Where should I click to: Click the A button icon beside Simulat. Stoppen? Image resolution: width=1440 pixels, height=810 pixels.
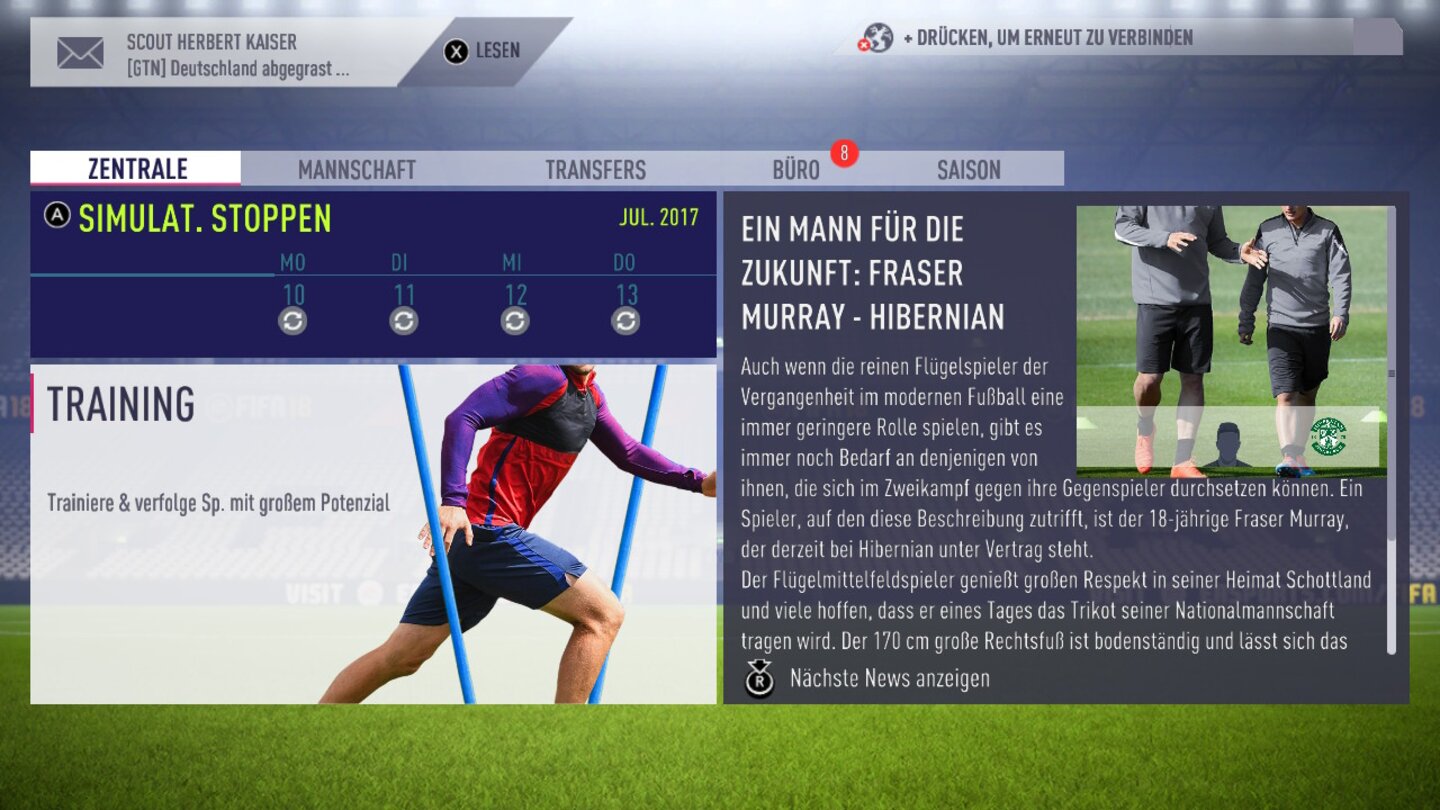pyautogui.click(x=59, y=214)
